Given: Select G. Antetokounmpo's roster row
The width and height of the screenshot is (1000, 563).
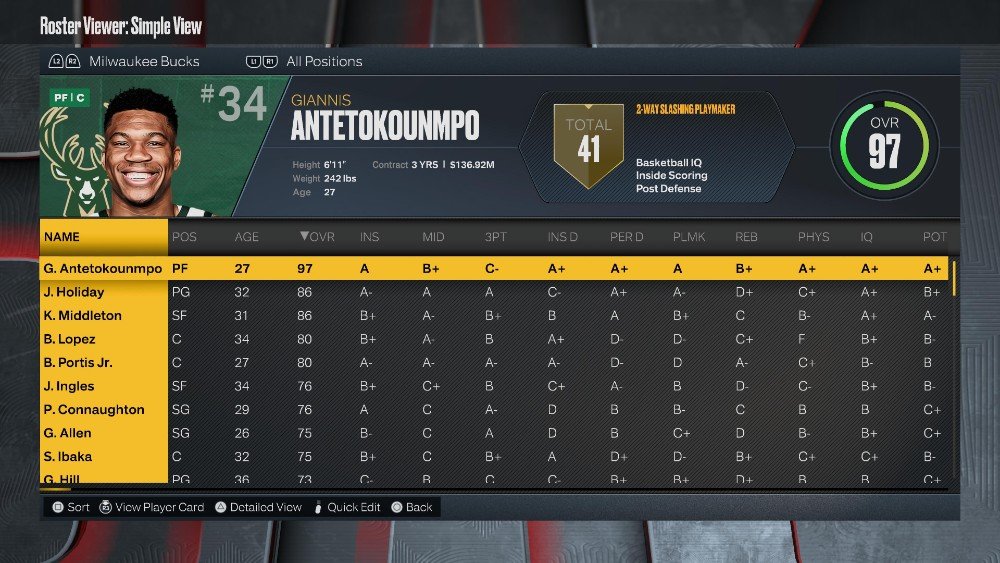Looking at the screenshot, I should tap(103, 269).
